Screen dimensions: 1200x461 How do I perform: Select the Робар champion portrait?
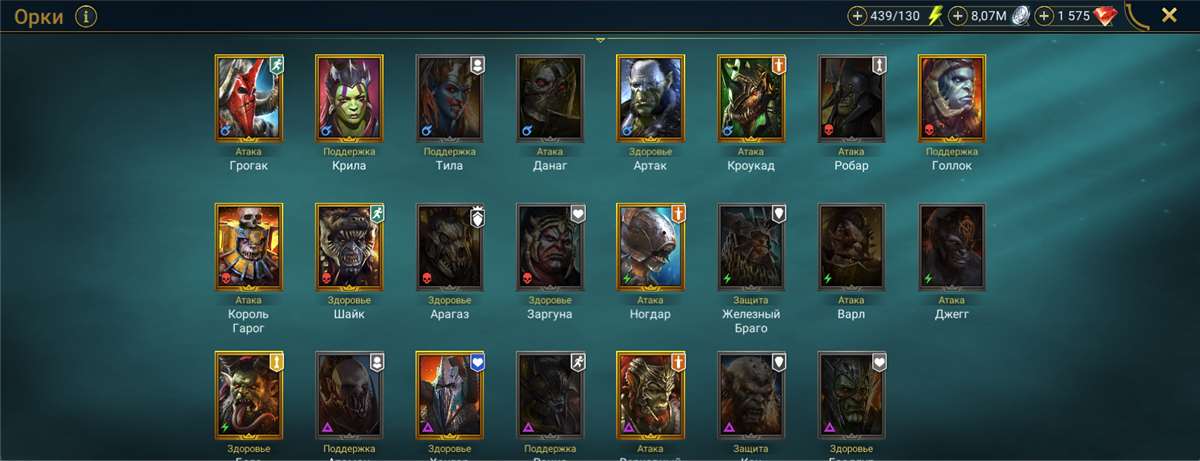pos(851,97)
